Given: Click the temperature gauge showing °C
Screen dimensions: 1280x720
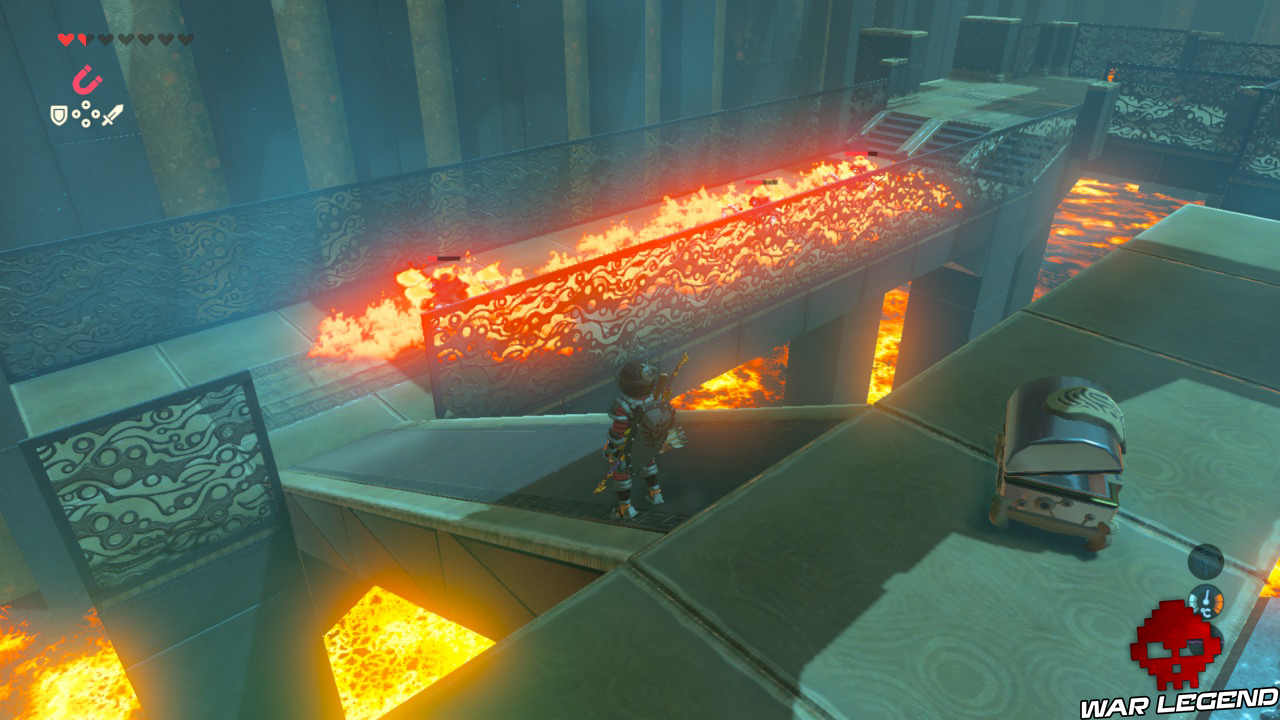Looking at the screenshot, I should click(1206, 600).
